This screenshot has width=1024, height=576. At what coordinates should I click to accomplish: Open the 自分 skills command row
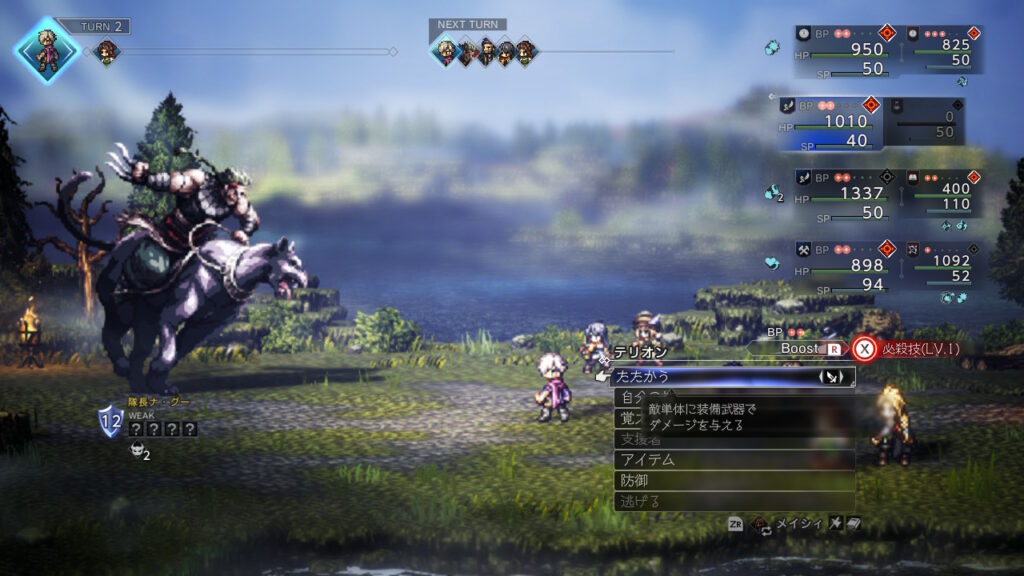(628, 397)
